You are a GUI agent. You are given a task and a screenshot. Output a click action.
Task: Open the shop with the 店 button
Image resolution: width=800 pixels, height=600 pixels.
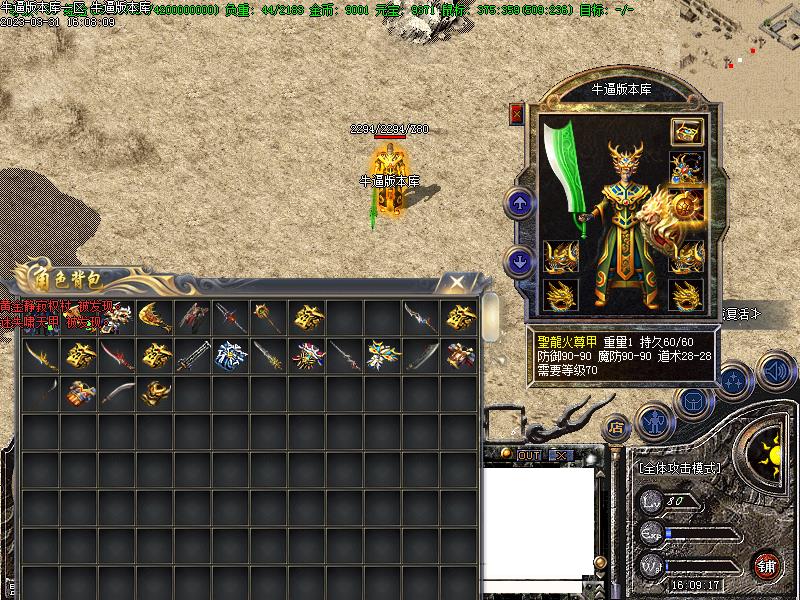(x=616, y=427)
